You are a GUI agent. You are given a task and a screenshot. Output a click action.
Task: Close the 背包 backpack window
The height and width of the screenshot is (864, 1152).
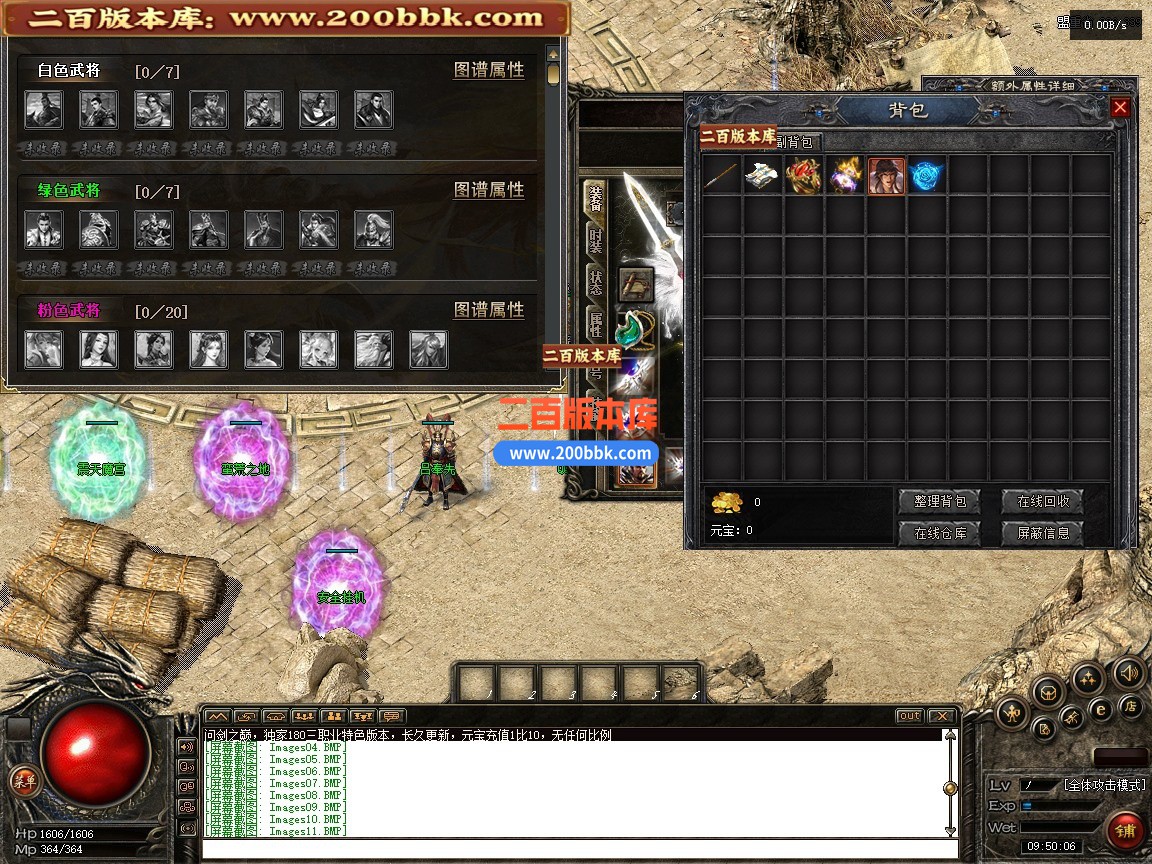(x=1120, y=108)
